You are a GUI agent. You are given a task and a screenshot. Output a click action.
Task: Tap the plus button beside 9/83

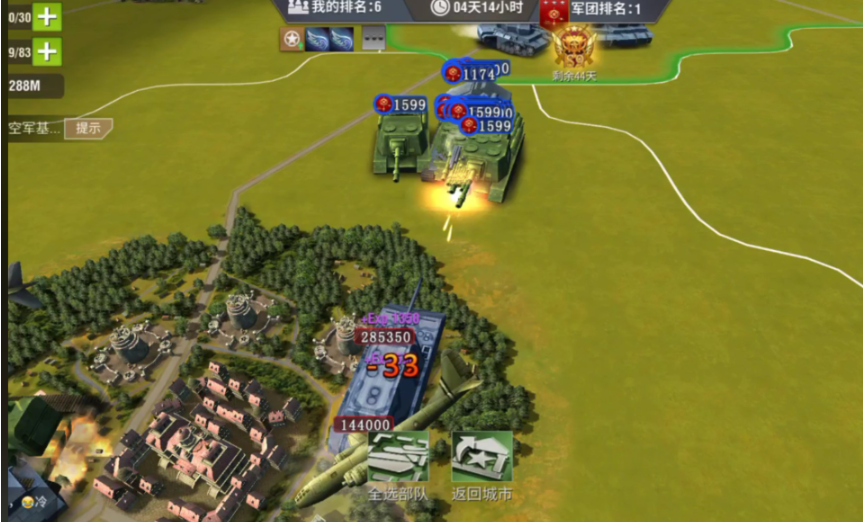pos(47,51)
